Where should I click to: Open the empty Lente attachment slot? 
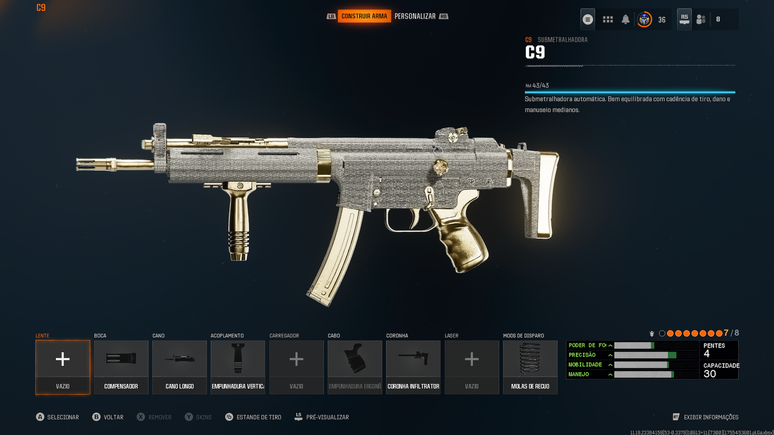(63, 366)
